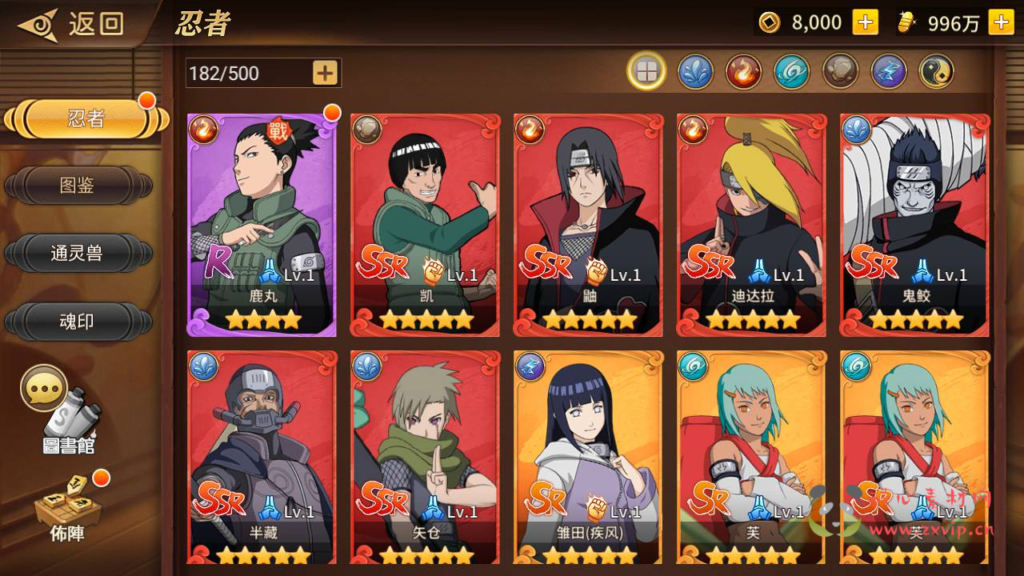Filter ninja by wind element

click(x=791, y=71)
